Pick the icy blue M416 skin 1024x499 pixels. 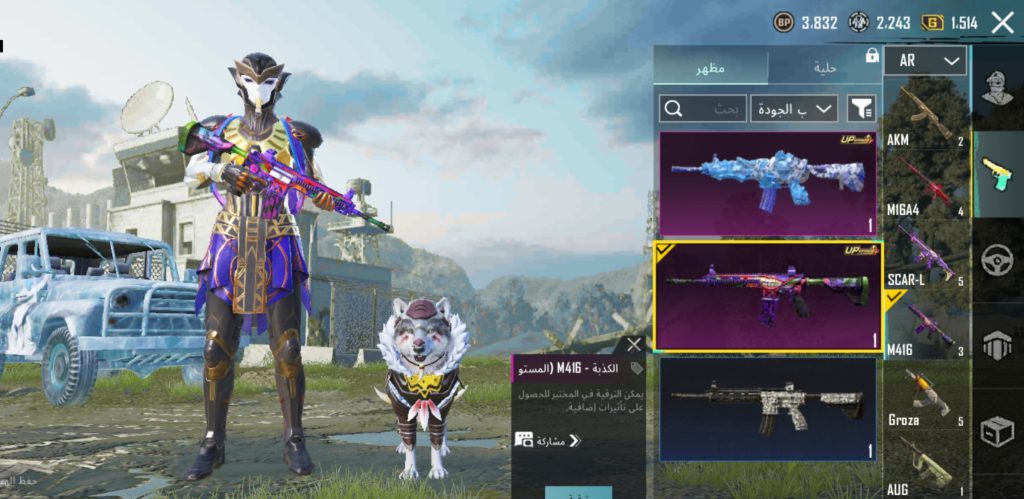(x=768, y=183)
